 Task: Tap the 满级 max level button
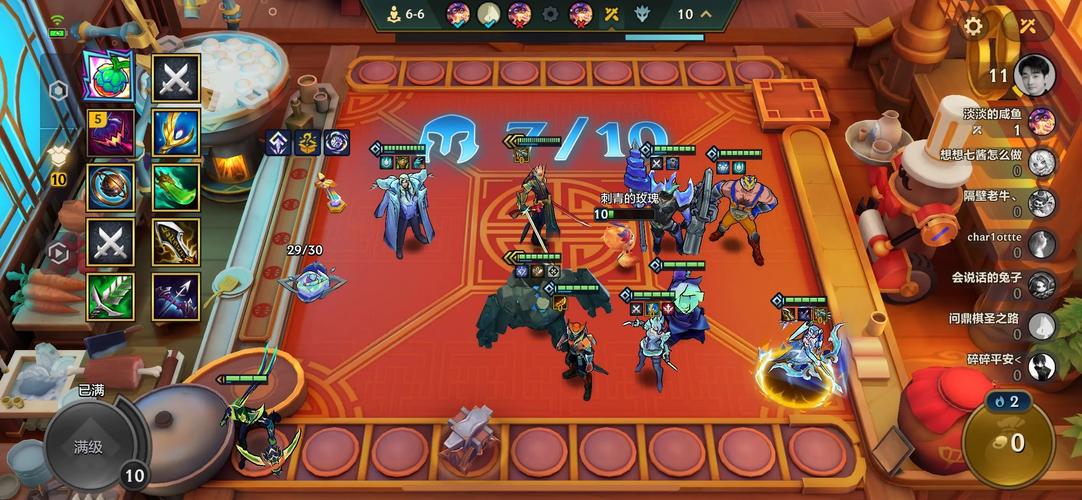coord(88,447)
